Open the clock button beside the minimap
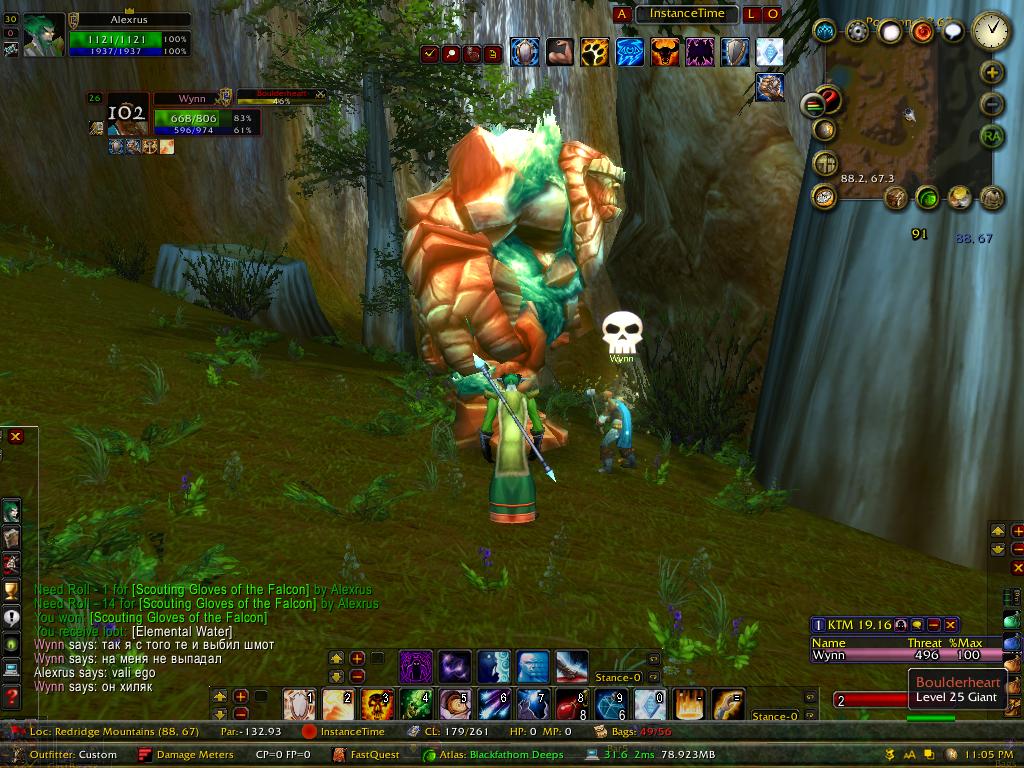 991,30
